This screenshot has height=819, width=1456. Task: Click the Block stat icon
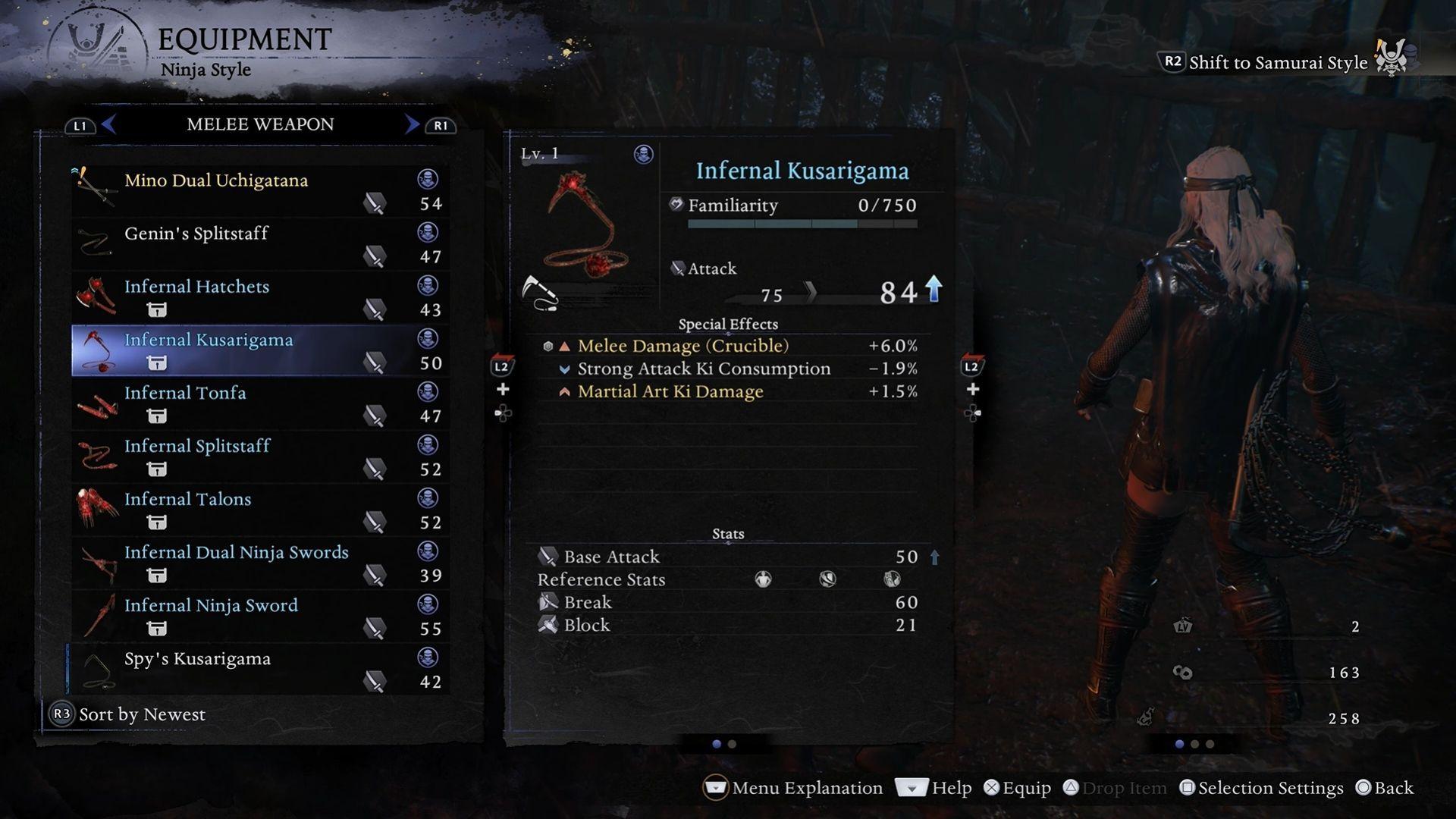548,625
